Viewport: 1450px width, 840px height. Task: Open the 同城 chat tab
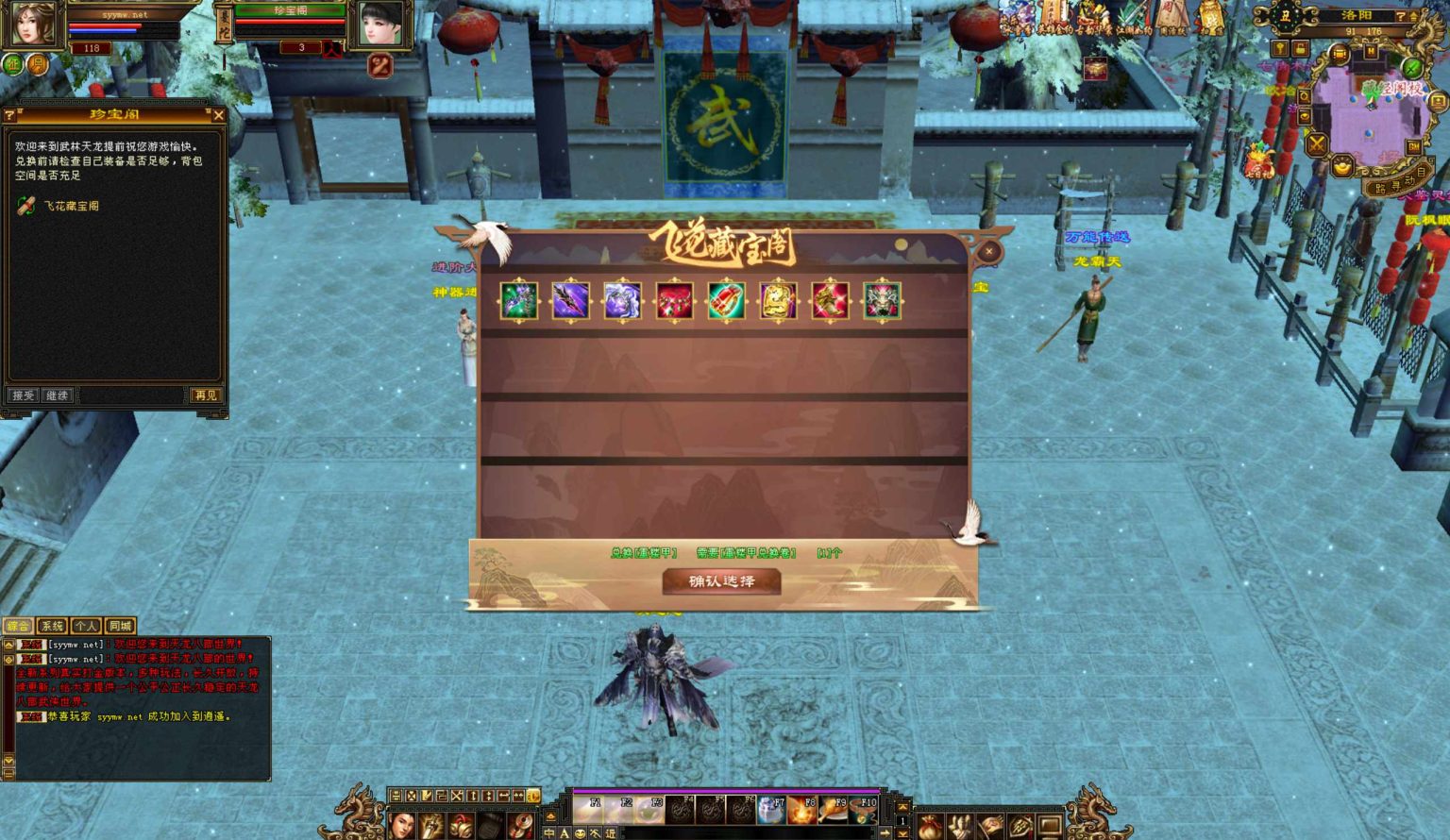click(120, 626)
